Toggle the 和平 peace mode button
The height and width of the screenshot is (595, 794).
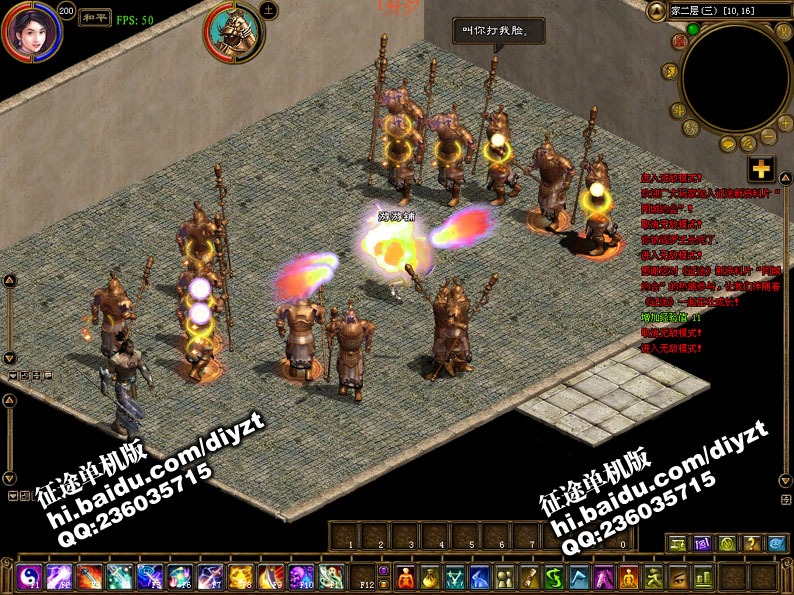click(x=95, y=17)
